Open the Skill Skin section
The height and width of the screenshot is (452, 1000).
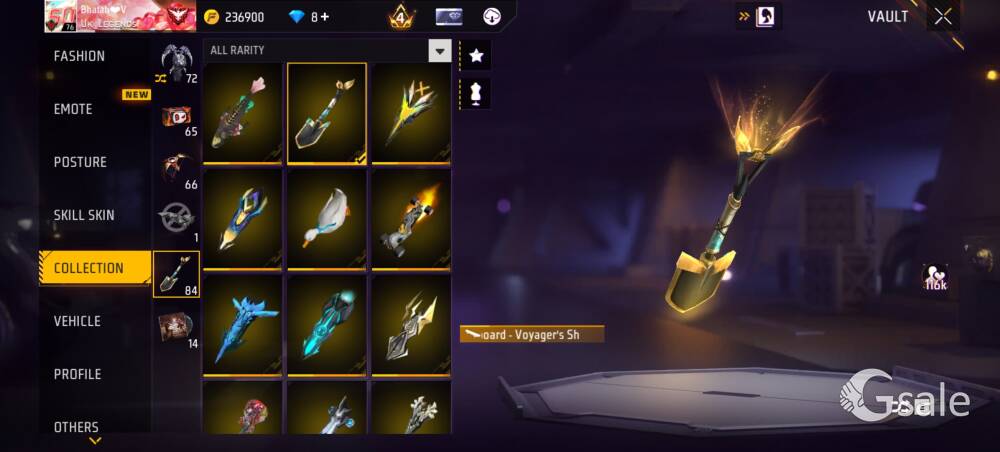click(x=84, y=215)
